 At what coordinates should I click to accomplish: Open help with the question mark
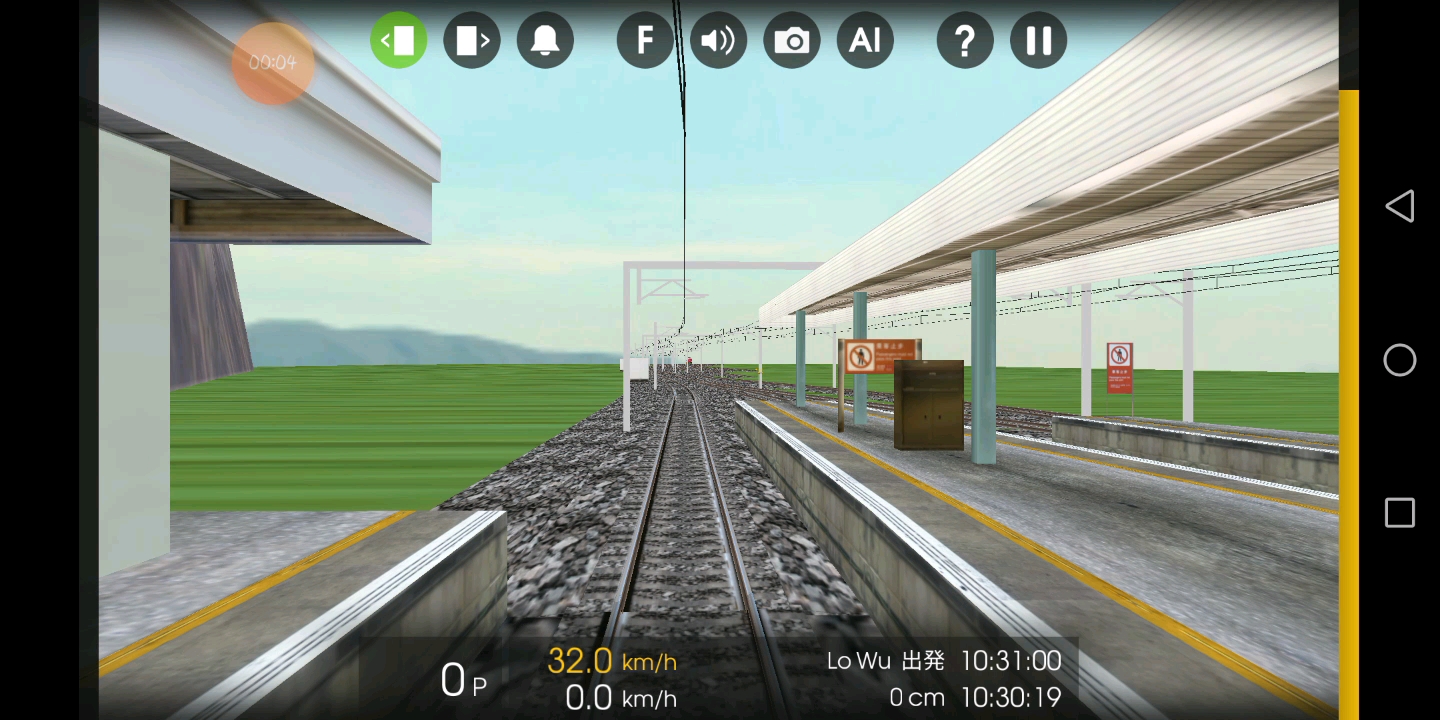coord(965,40)
